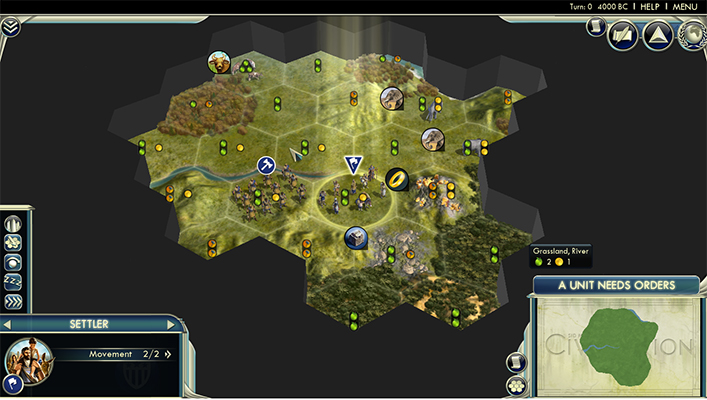707x400 pixels.
Task: Open the small scroll icon near top bar
Action: pyautogui.click(x=593, y=29)
